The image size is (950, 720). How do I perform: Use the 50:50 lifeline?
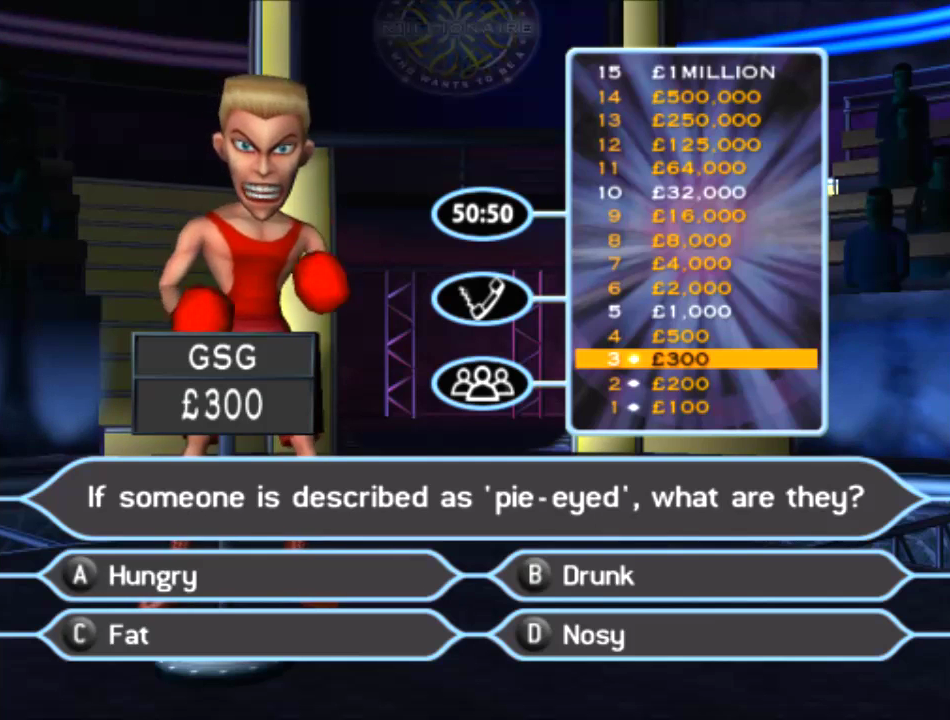coord(482,213)
